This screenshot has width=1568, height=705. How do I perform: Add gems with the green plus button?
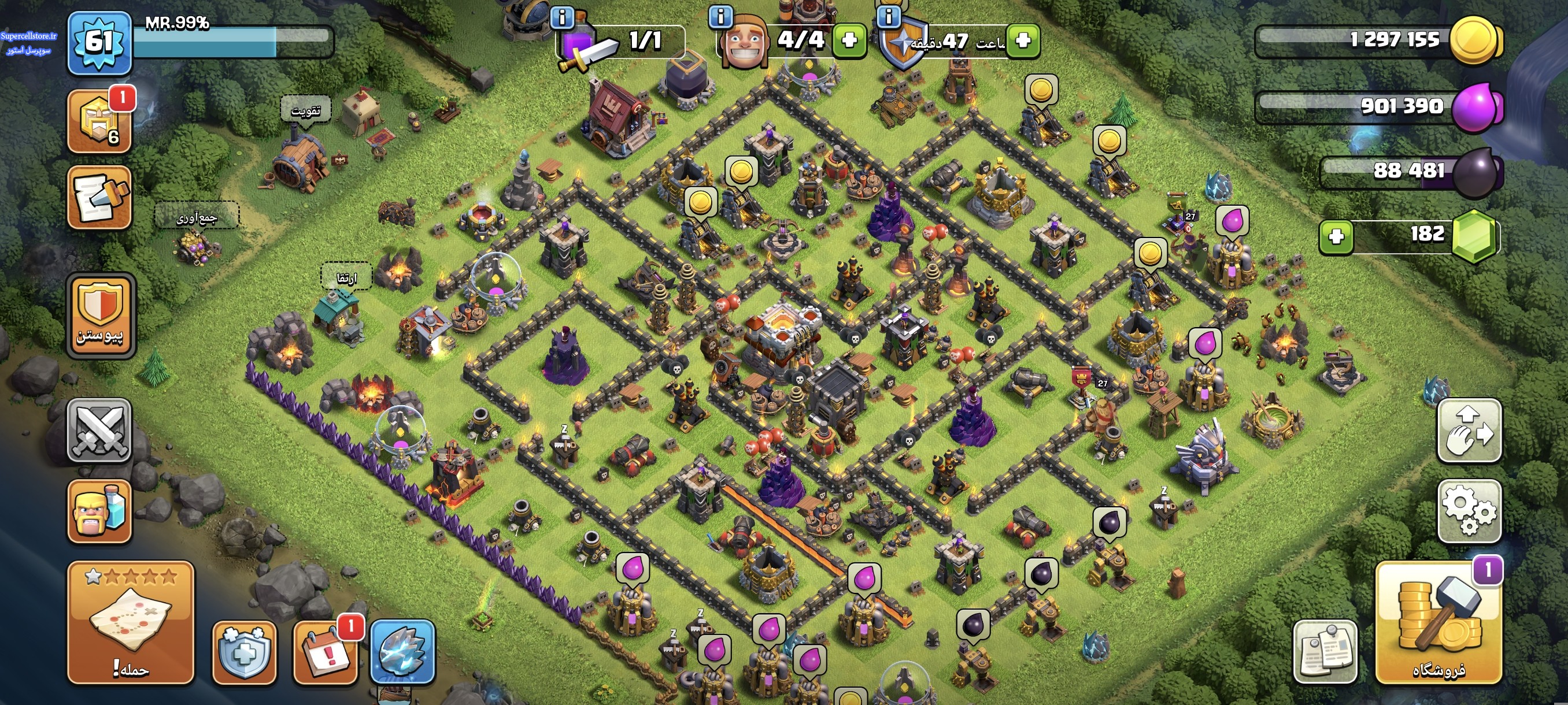pos(1336,236)
